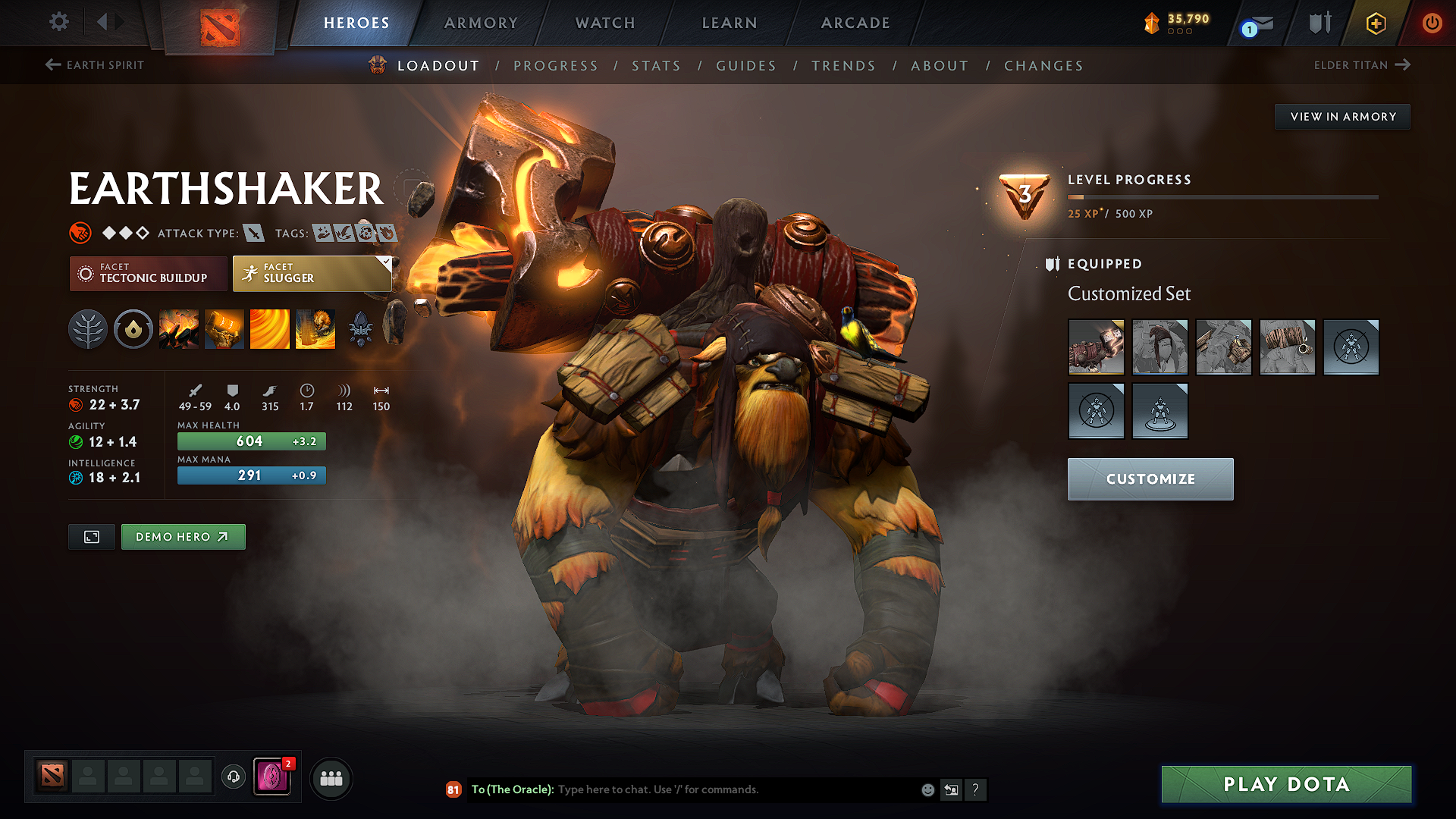This screenshot has height=819, width=1456.
Task: Choose the Slugger facet
Action: (312, 273)
